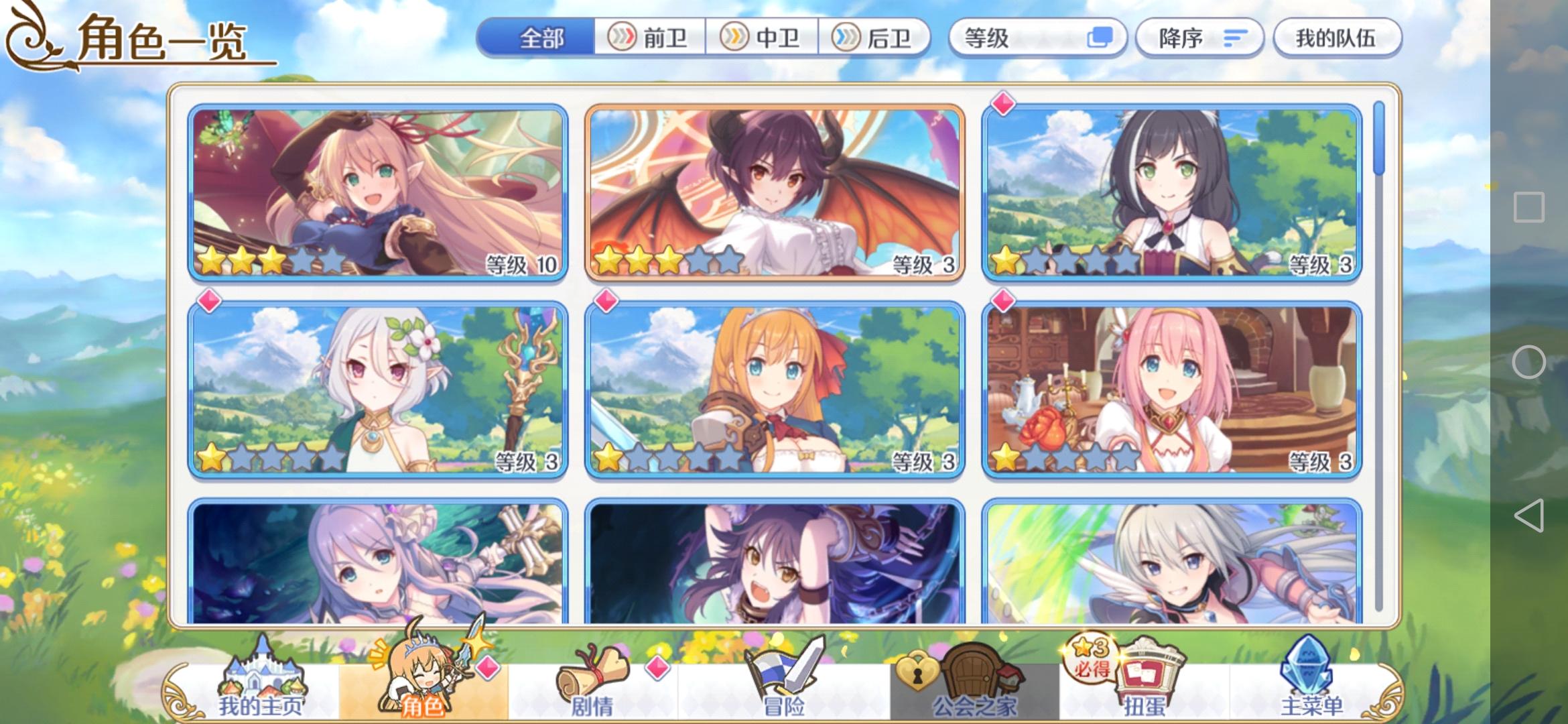1568x724 pixels.
Task: Open 我的队伍 my teams screen
Action: pyautogui.click(x=1337, y=38)
